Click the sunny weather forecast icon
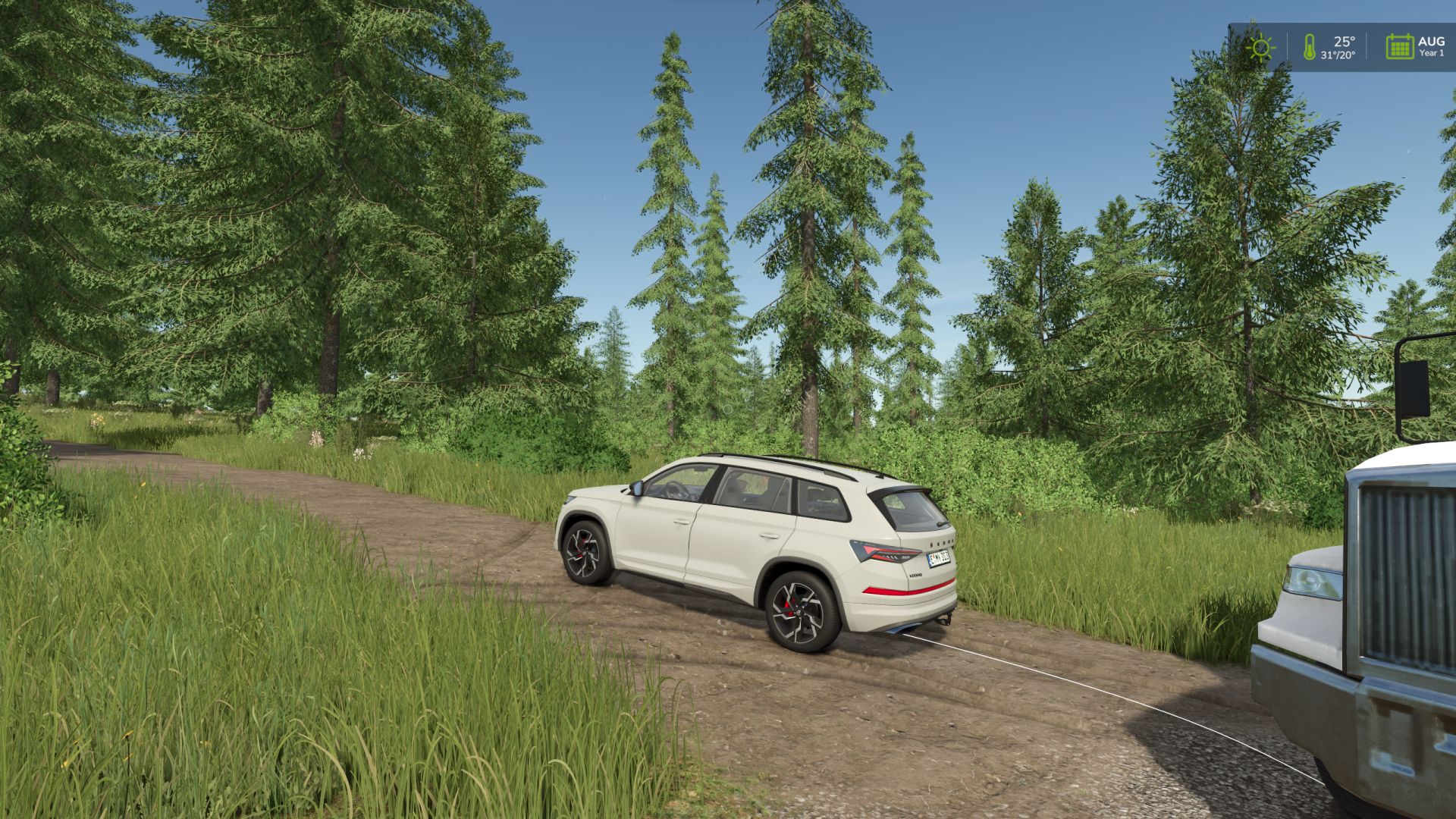This screenshot has width=1456, height=819. [x=1260, y=48]
